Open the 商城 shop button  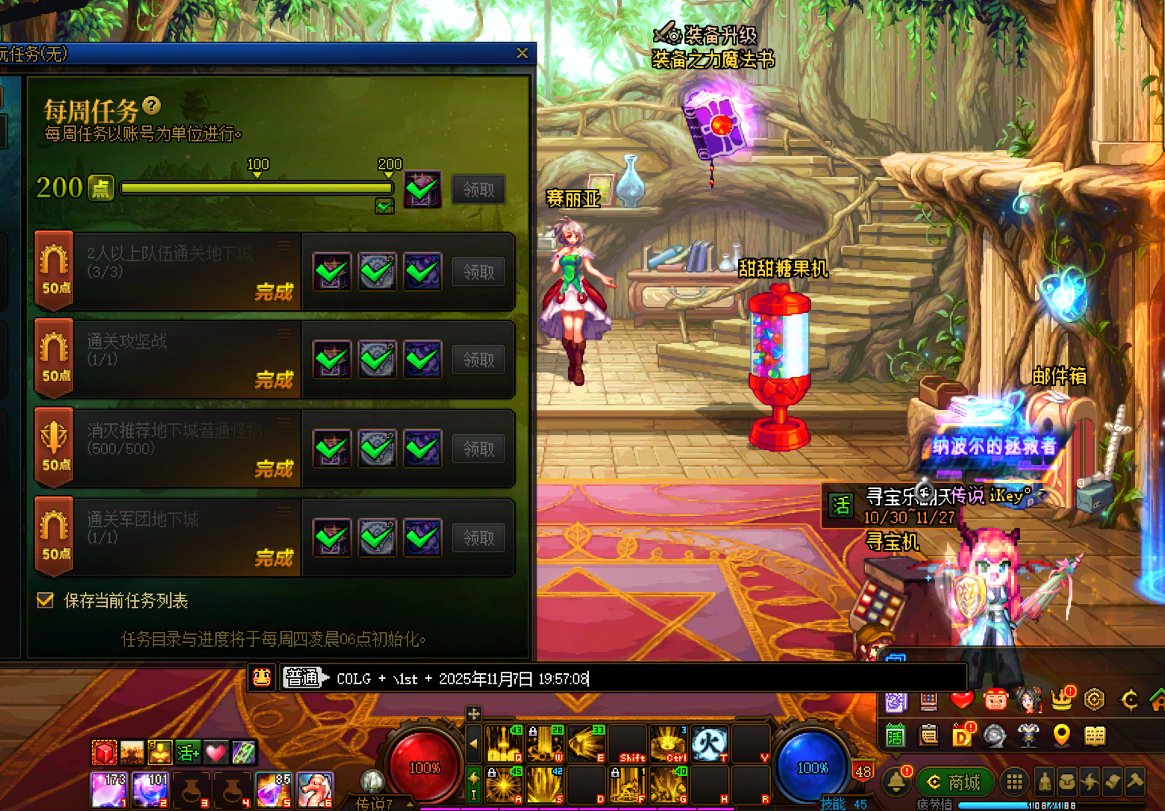tap(956, 782)
